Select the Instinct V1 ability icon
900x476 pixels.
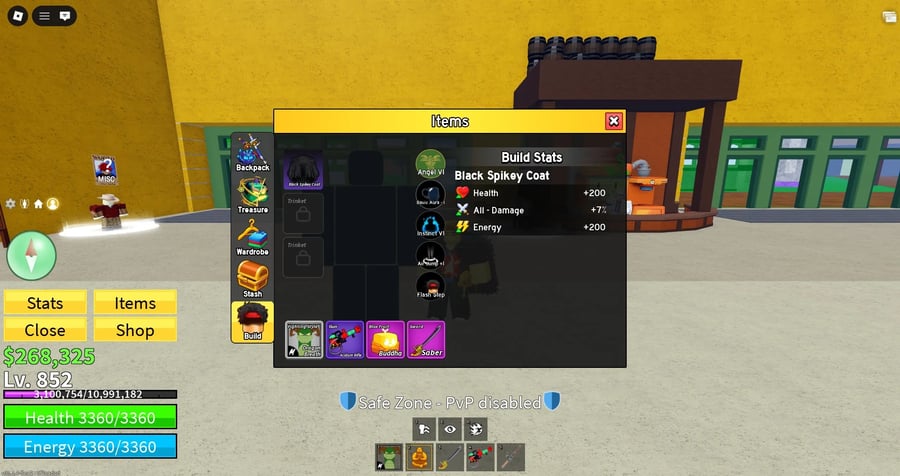pos(429,225)
